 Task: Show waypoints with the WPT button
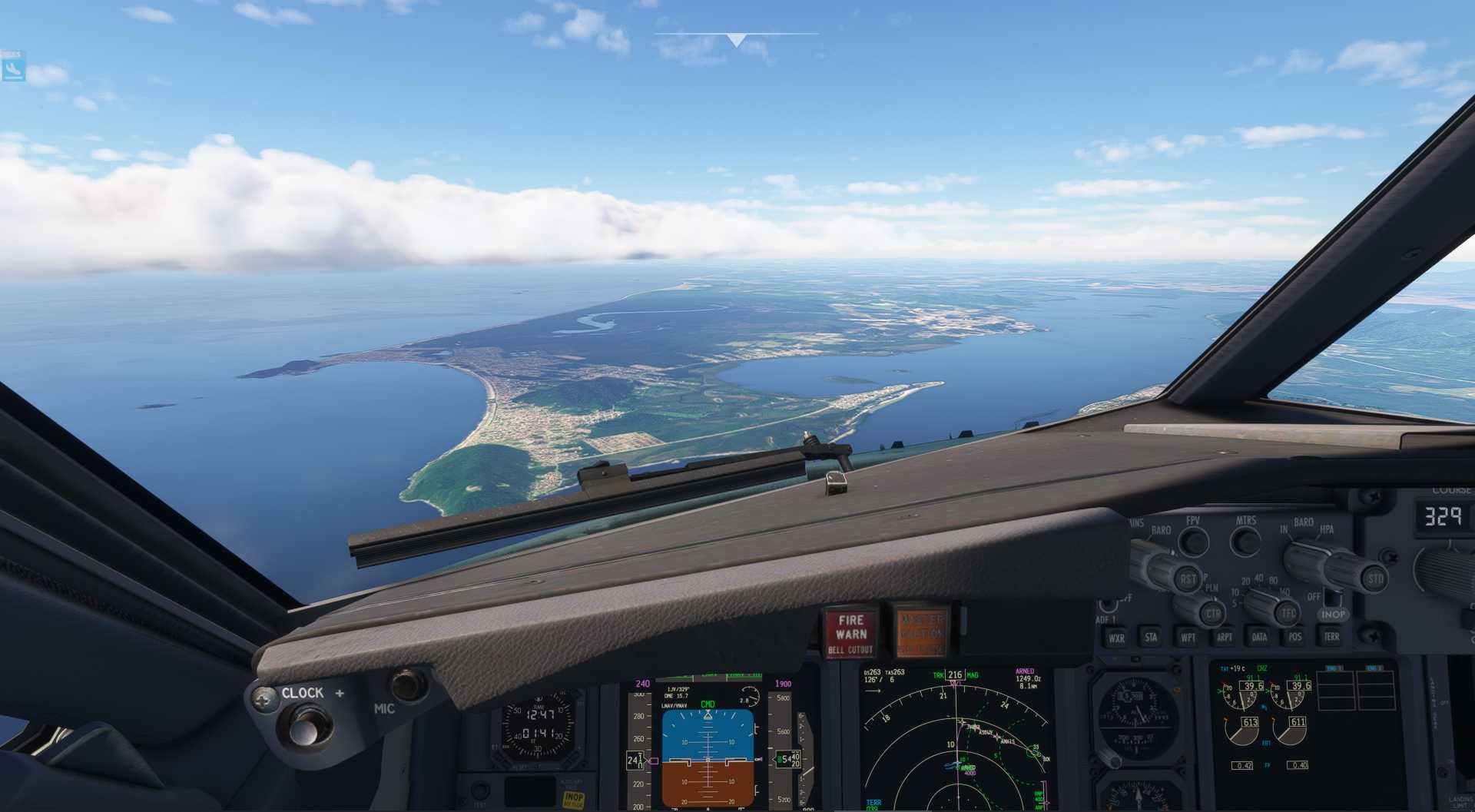click(x=1188, y=637)
